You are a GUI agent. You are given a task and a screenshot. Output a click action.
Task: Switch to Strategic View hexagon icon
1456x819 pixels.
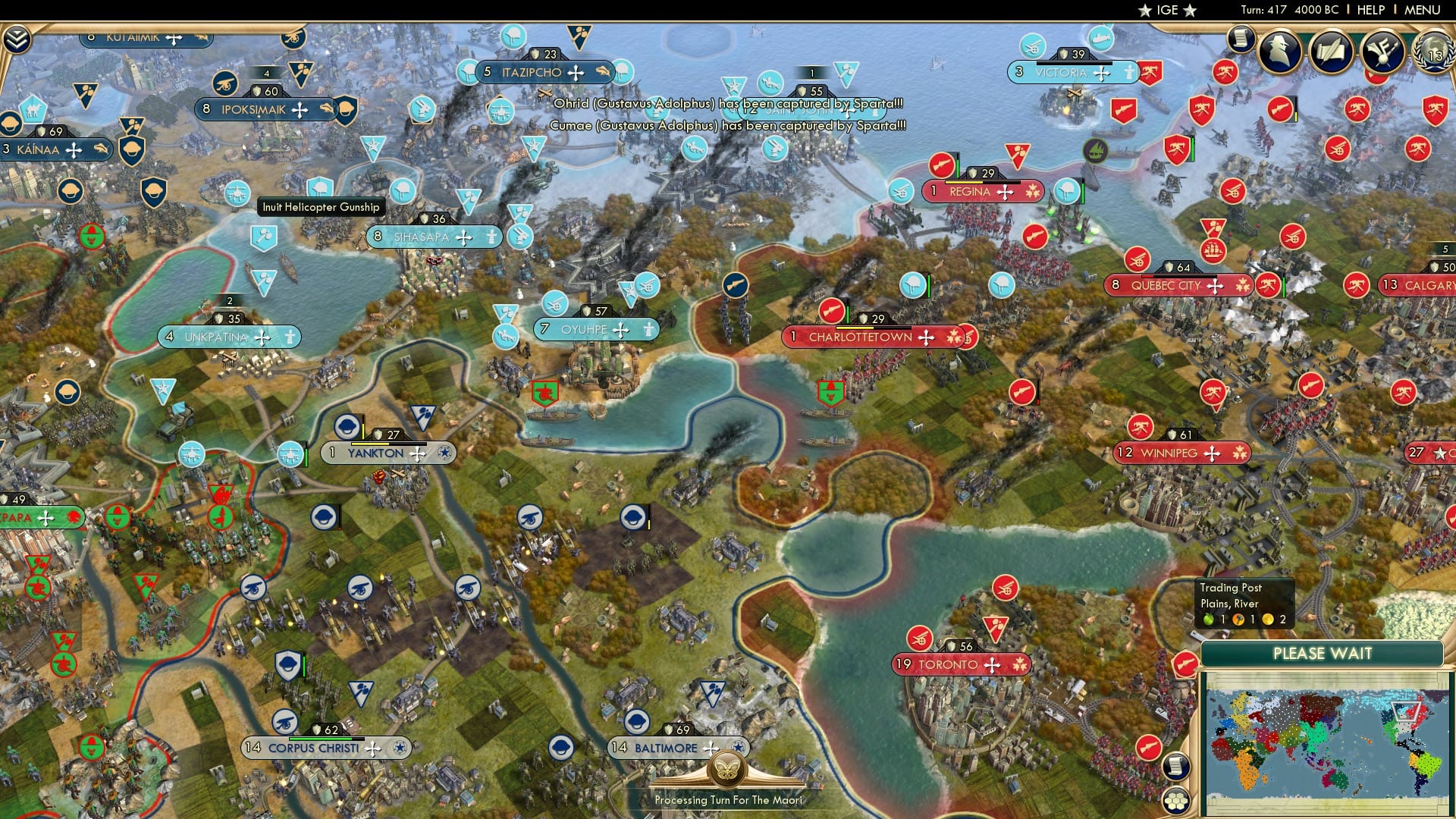tap(1176, 802)
